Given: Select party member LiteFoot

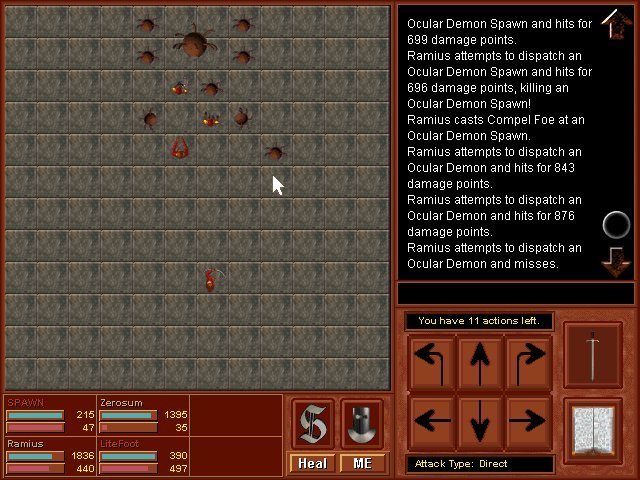Looking at the screenshot, I should pyautogui.click(x=141, y=455).
